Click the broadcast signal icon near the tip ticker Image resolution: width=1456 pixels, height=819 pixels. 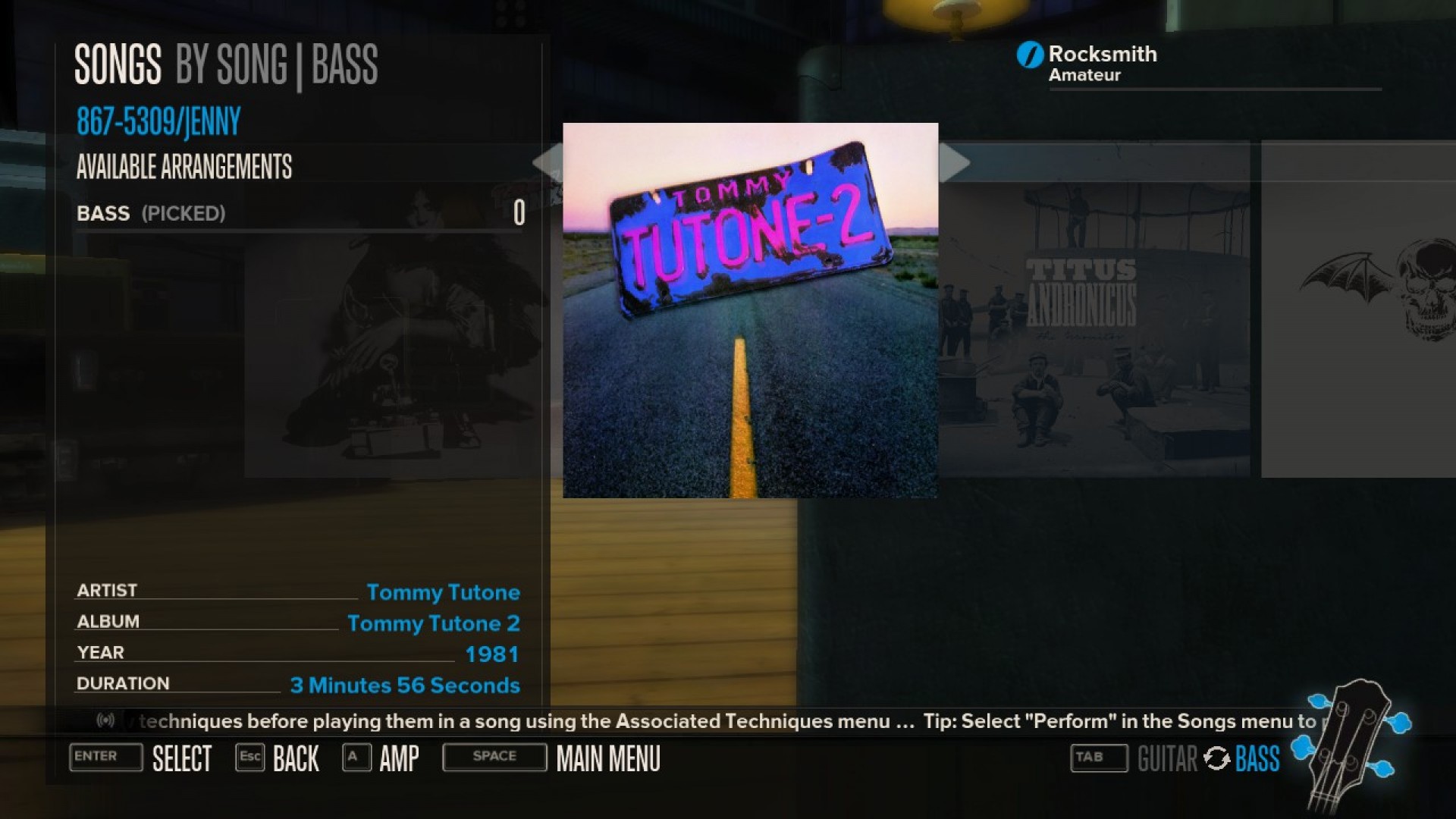108,721
